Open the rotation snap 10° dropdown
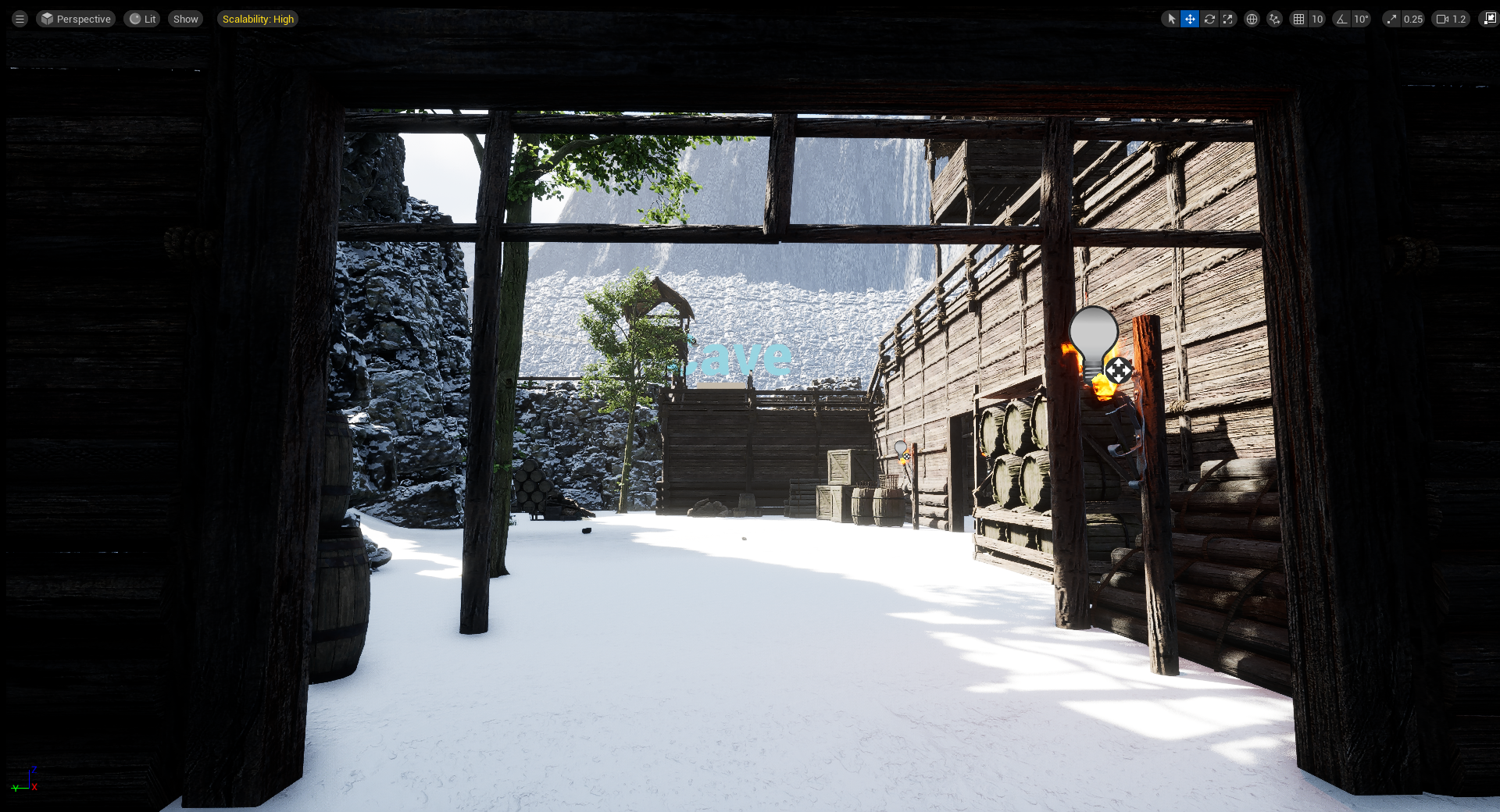This screenshot has height=812, width=1500. 1361,19
